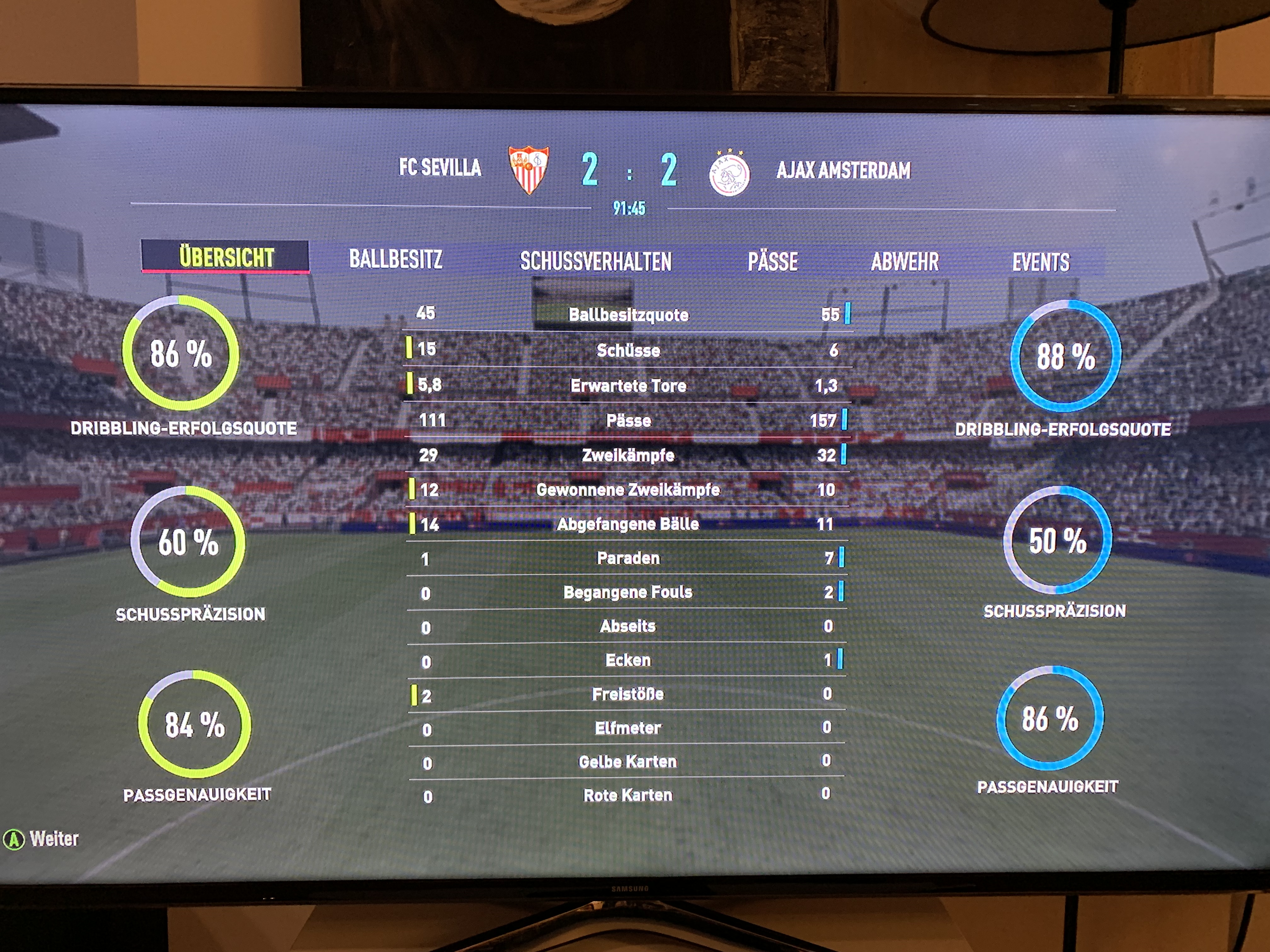This screenshot has width=1270, height=952.
Task: Switch to the Abwehr tab
Action: click(905, 262)
